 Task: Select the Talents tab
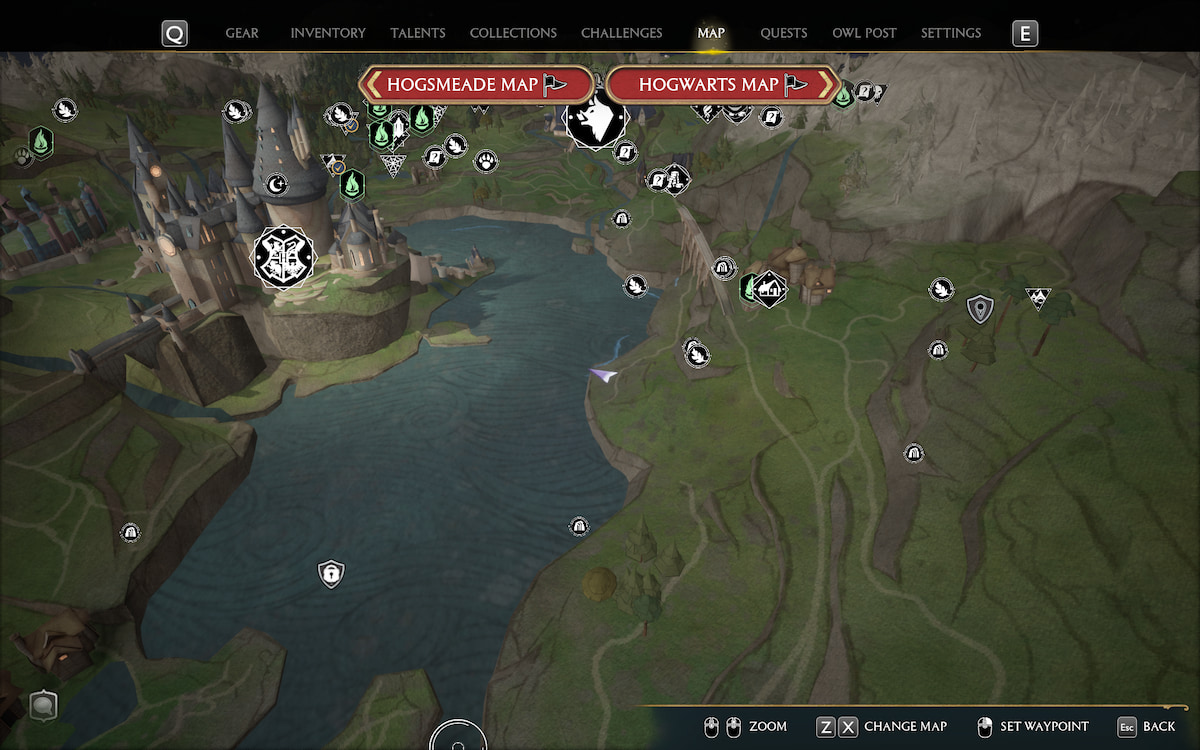click(418, 33)
